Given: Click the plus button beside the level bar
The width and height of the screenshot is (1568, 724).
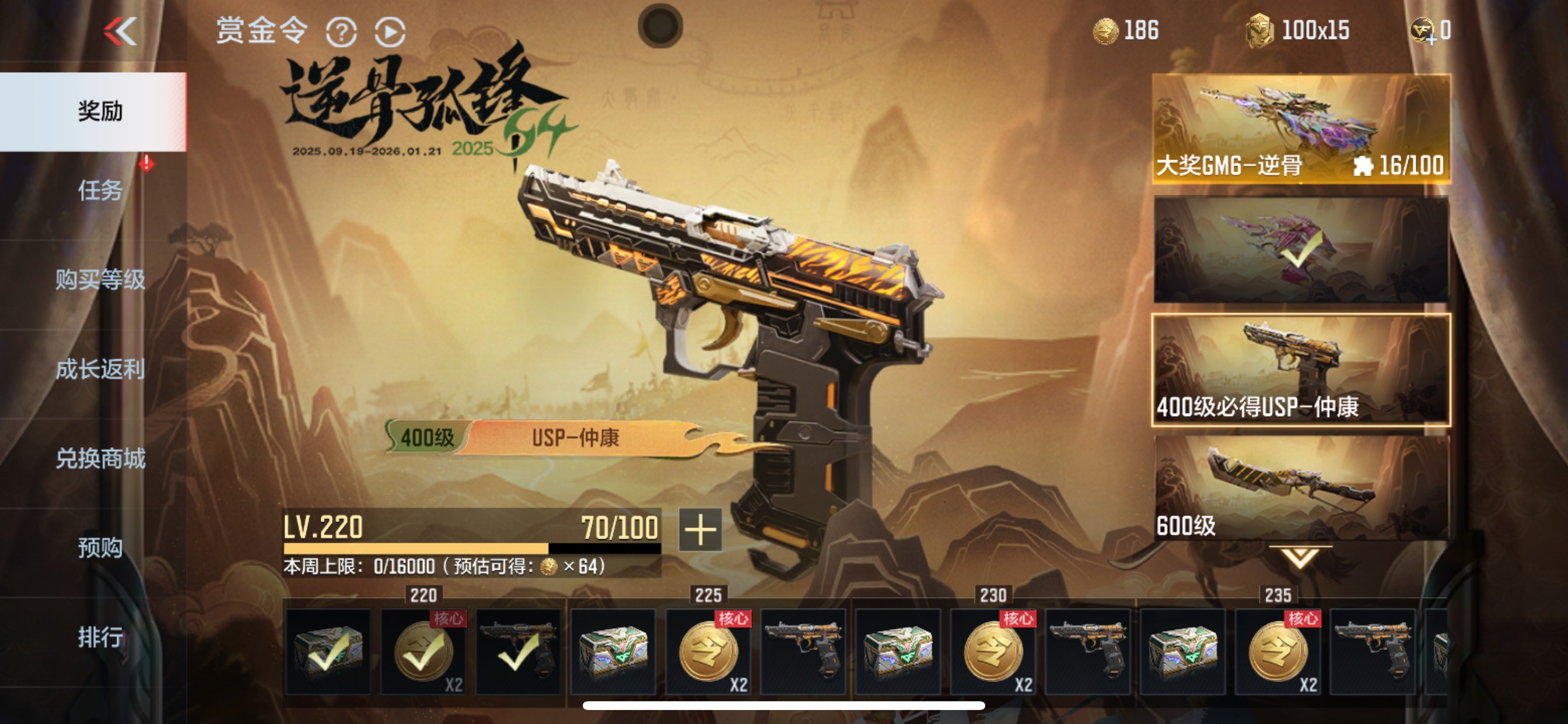Looking at the screenshot, I should [700, 530].
